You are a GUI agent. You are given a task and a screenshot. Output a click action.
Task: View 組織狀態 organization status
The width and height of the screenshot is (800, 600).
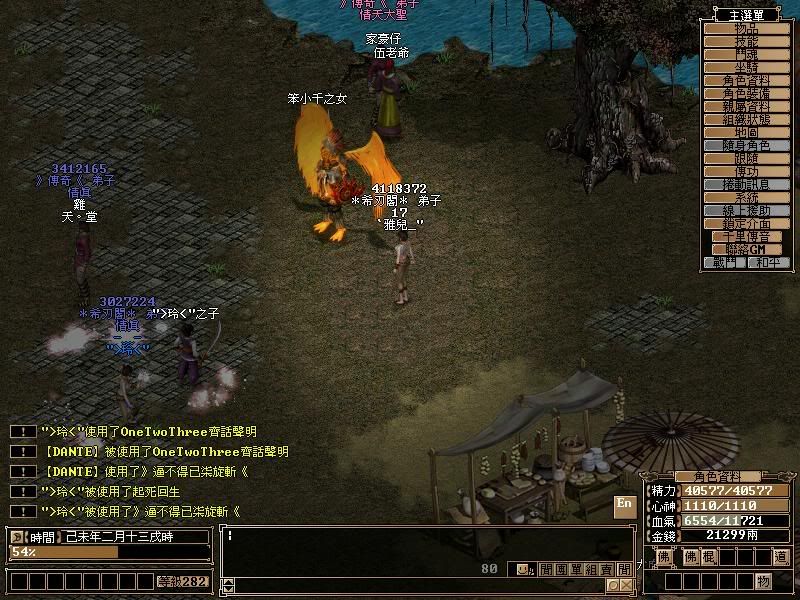746,119
